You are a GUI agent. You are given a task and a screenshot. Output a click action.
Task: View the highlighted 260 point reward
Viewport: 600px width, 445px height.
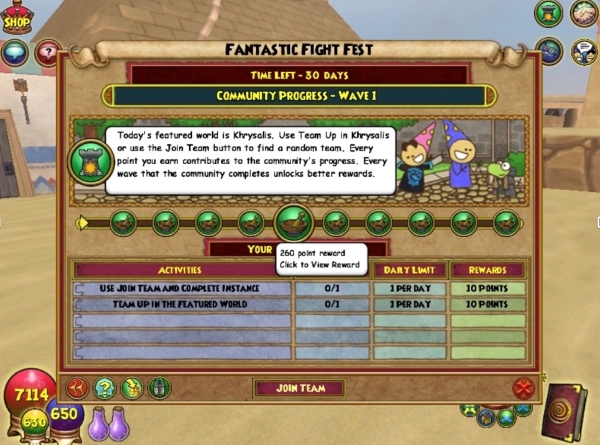[x=293, y=222]
